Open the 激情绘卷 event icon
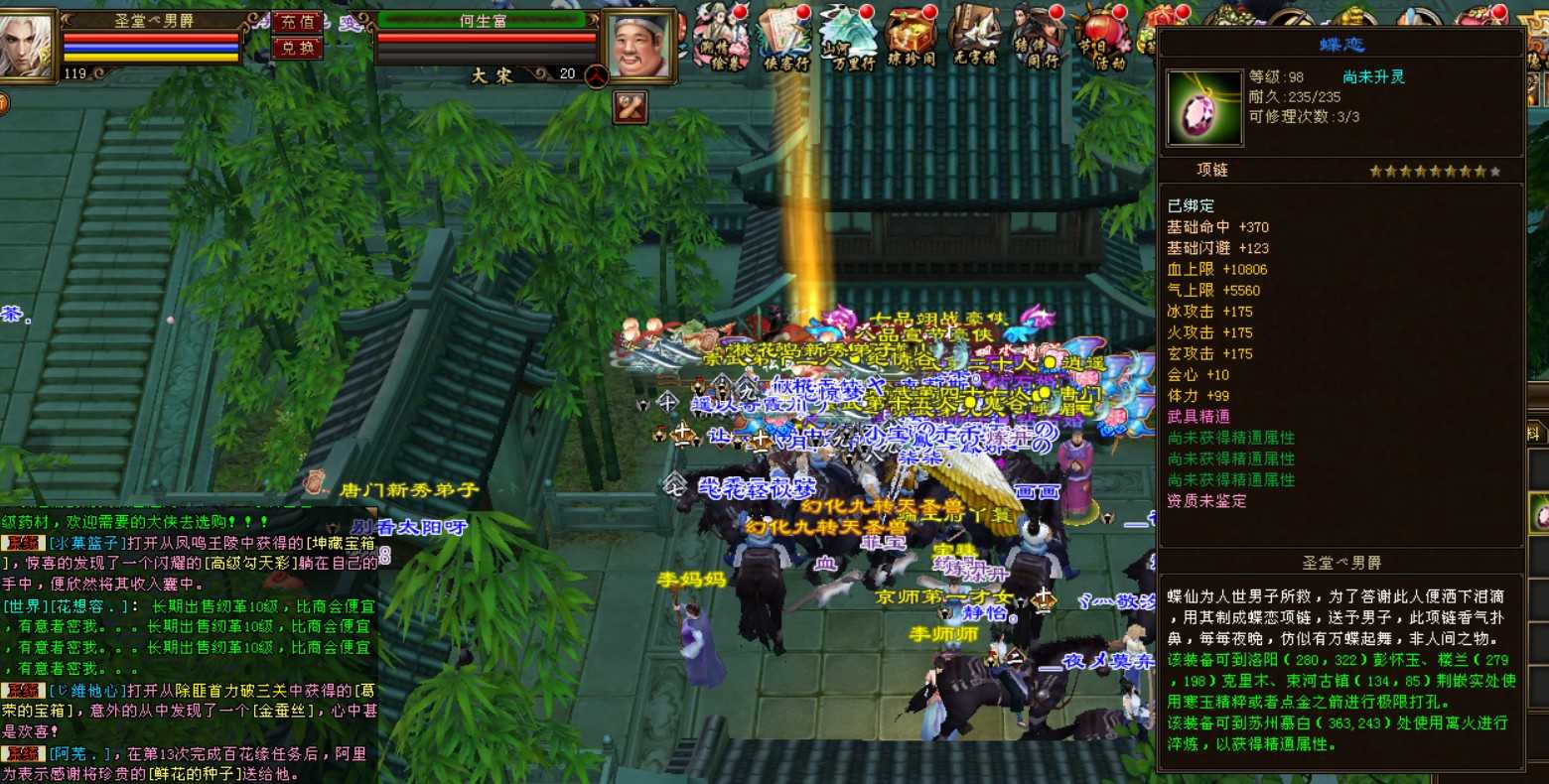 tap(720, 38)
